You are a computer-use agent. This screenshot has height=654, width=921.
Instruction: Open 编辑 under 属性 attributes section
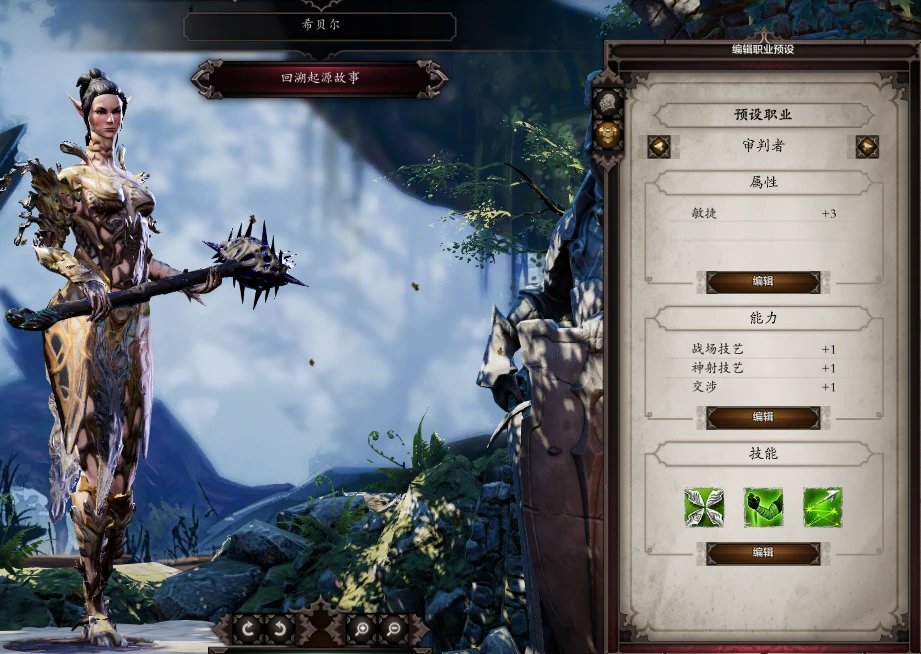tap(763, 282)
